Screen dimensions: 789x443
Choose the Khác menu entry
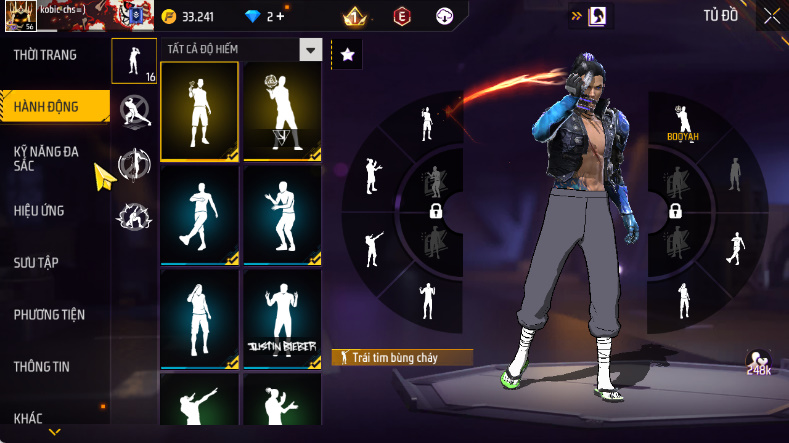click(29, 417)
